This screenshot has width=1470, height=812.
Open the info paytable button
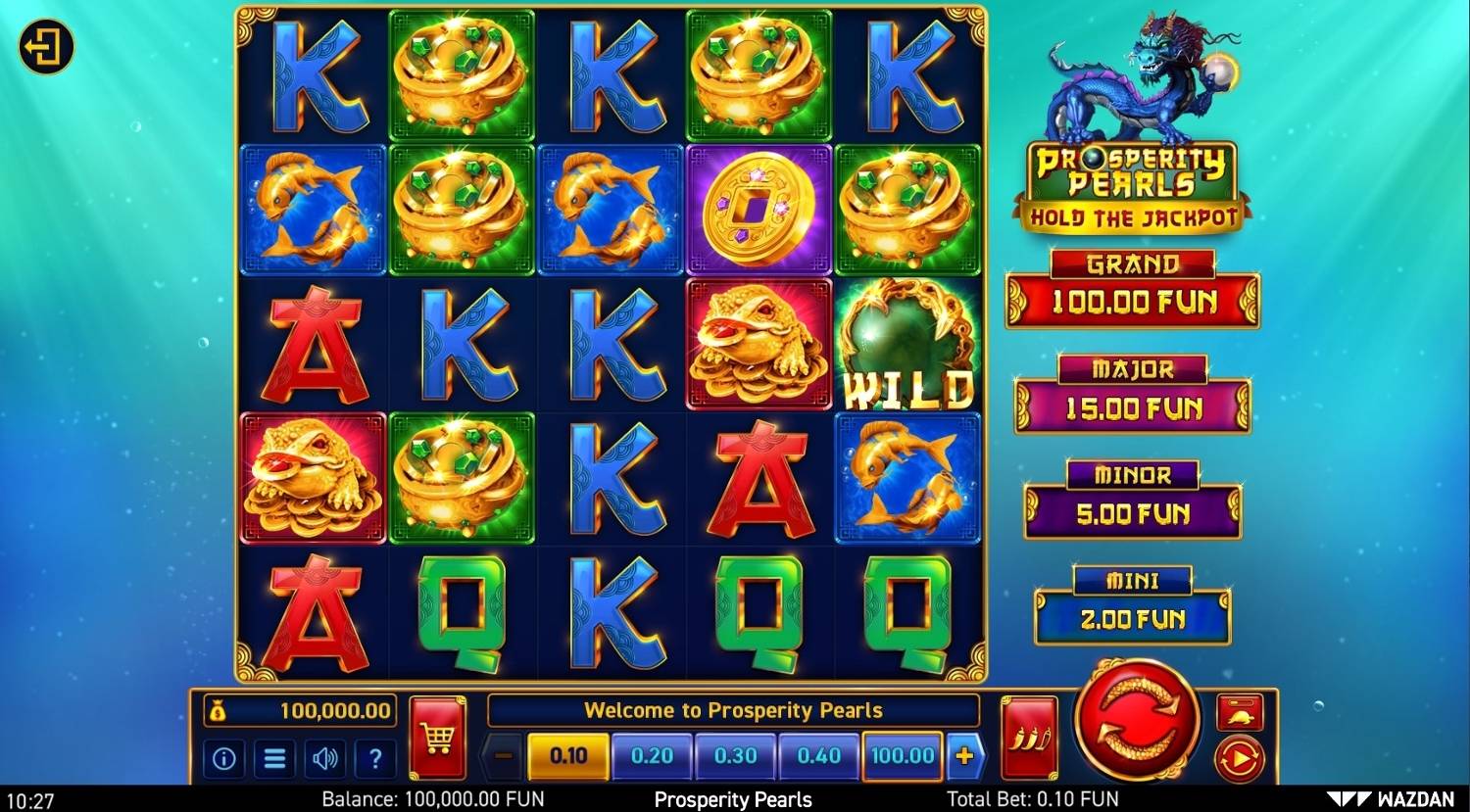click(223, 758)
